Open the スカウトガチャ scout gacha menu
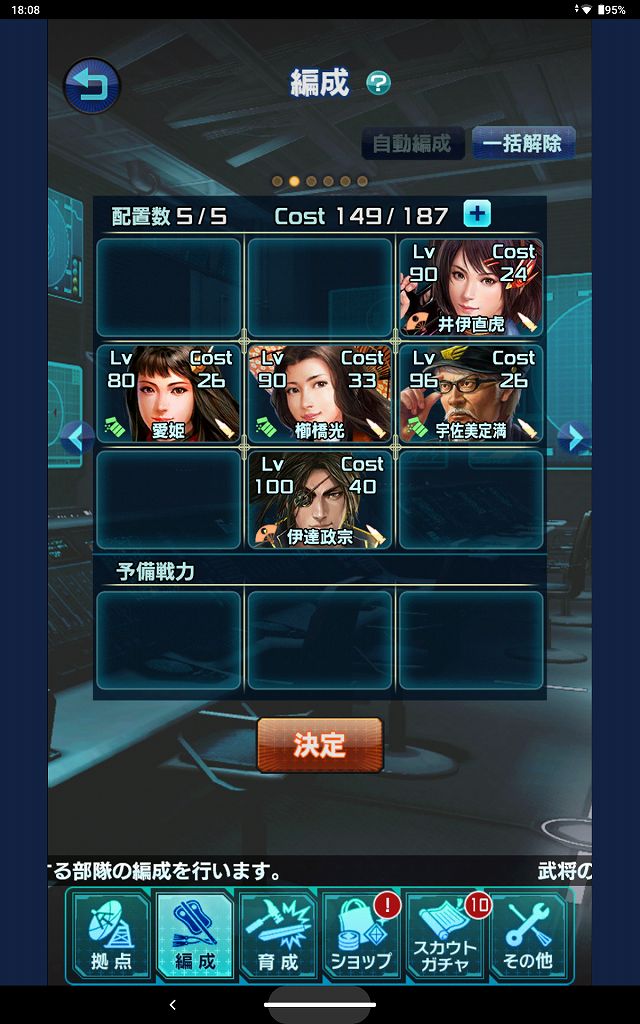The image size is (640, 1024). tap(445, 935)
